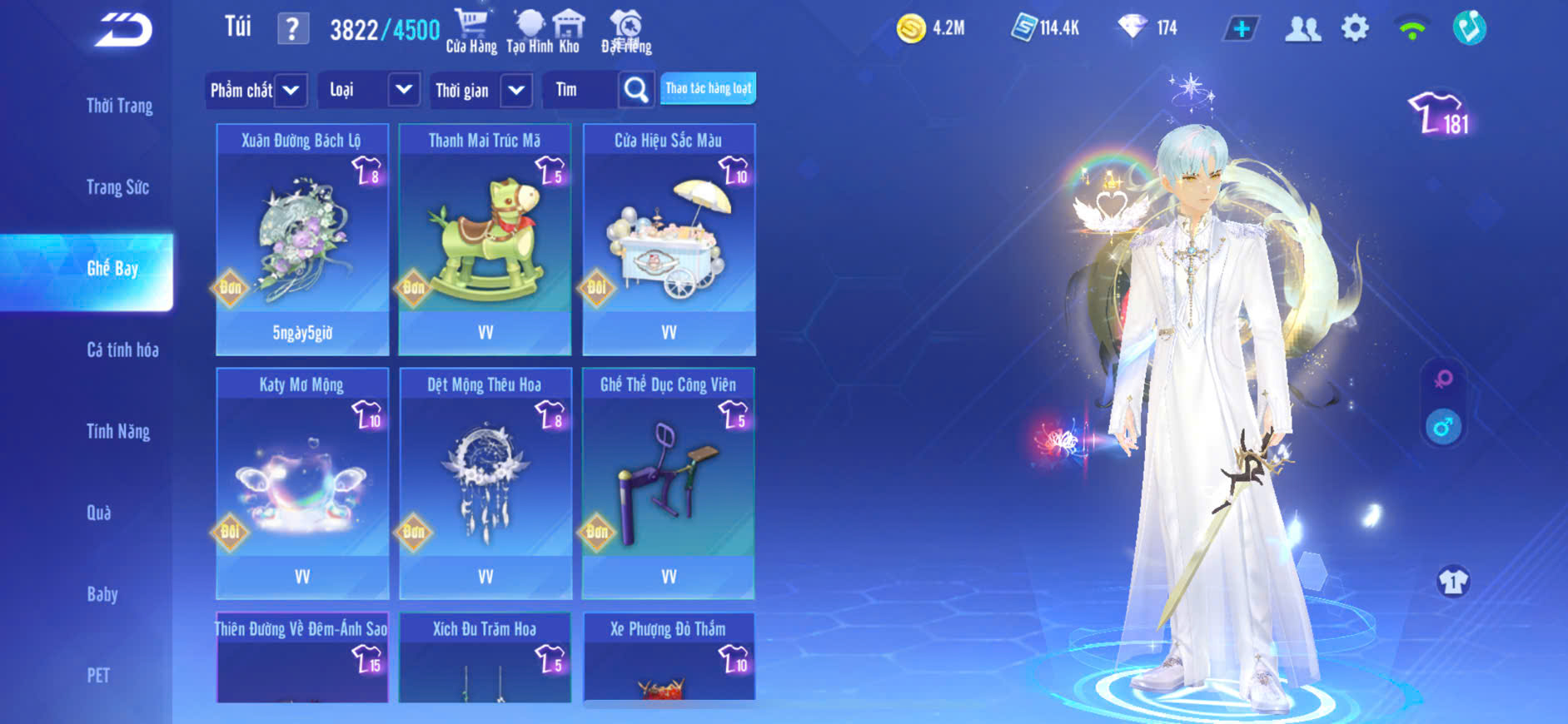Open the gear settings icon
1568x724 pixels.
pos(1355,28)
